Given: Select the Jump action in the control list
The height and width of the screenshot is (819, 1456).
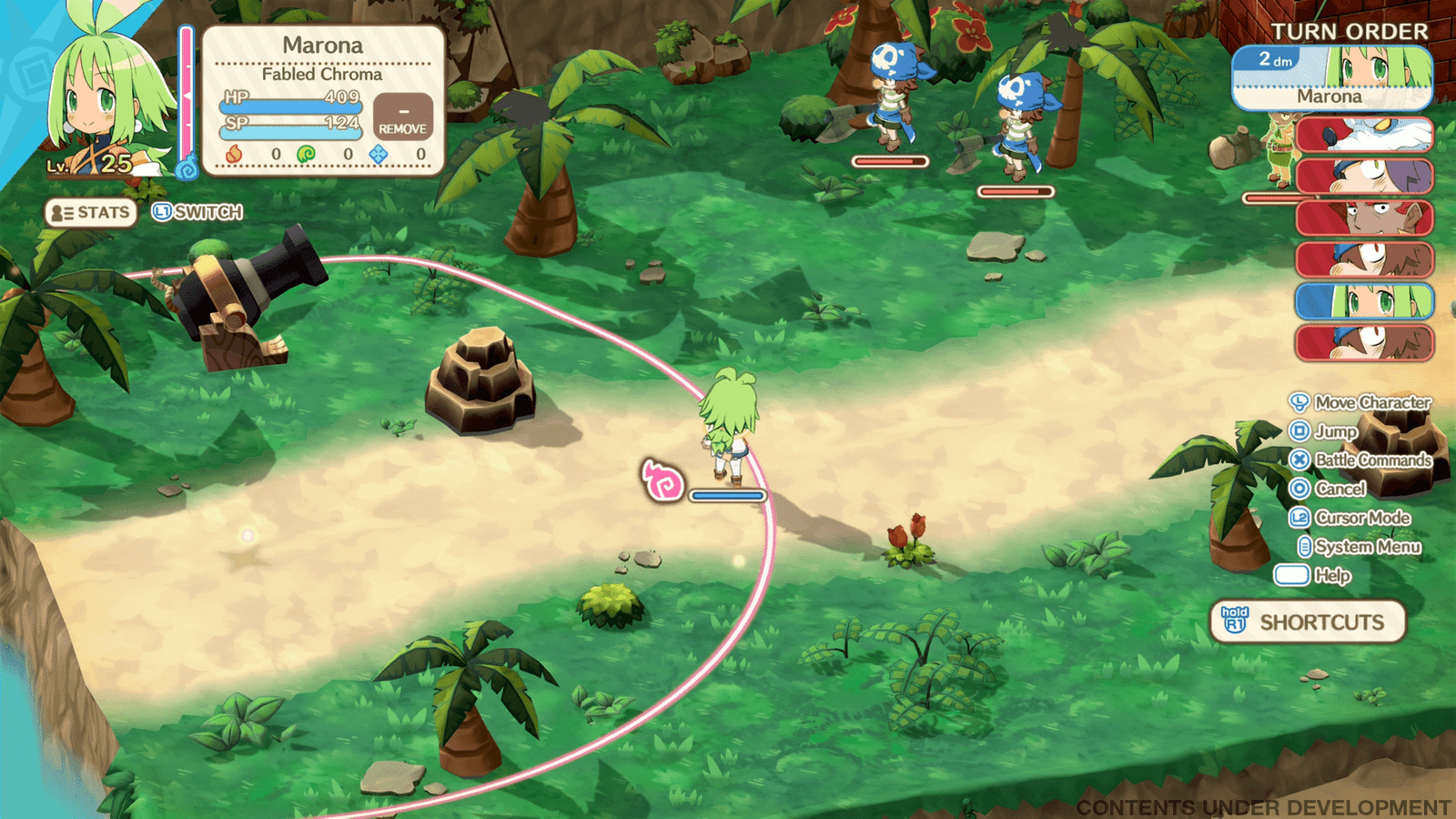Looking at the screenshot, I should [1324, 431].
